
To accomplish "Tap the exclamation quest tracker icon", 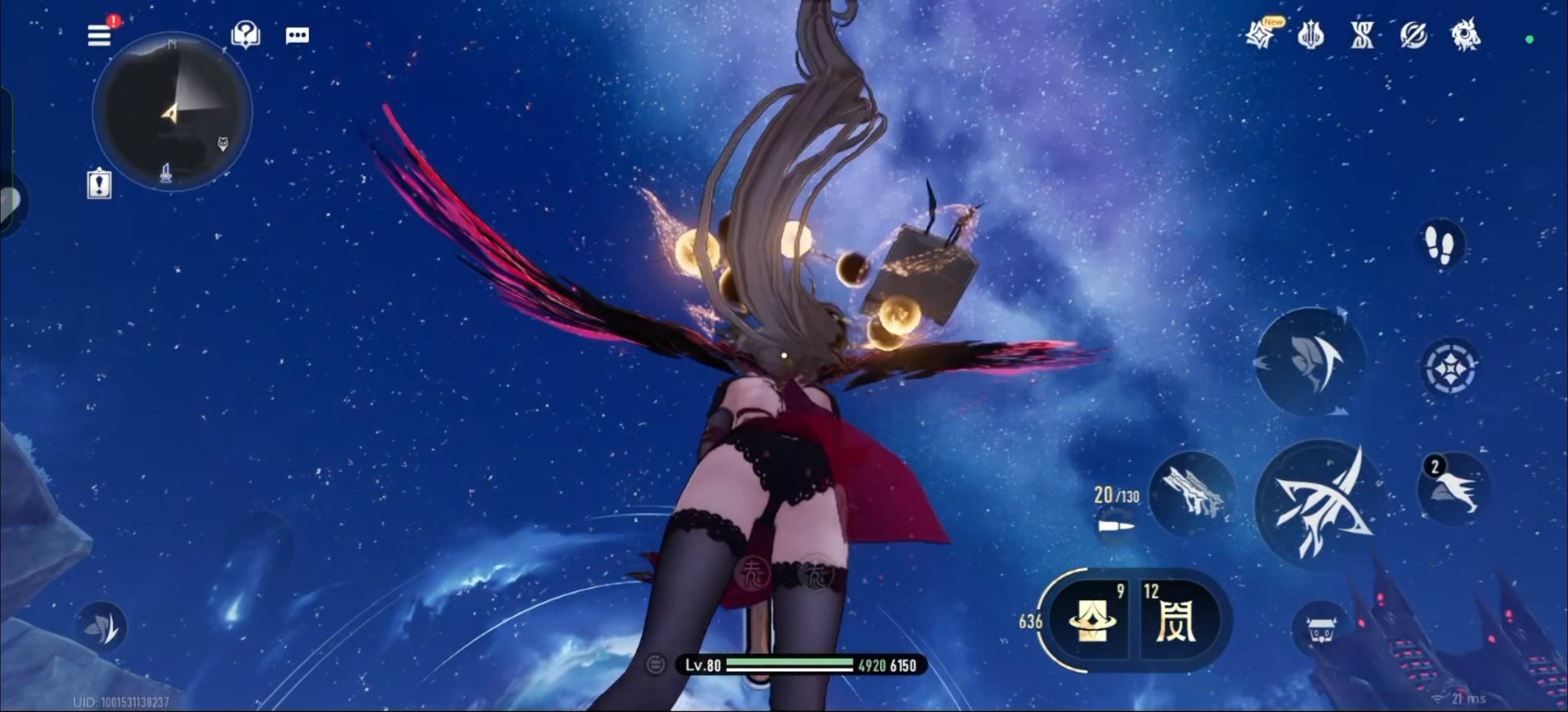I will click(99, 183).
